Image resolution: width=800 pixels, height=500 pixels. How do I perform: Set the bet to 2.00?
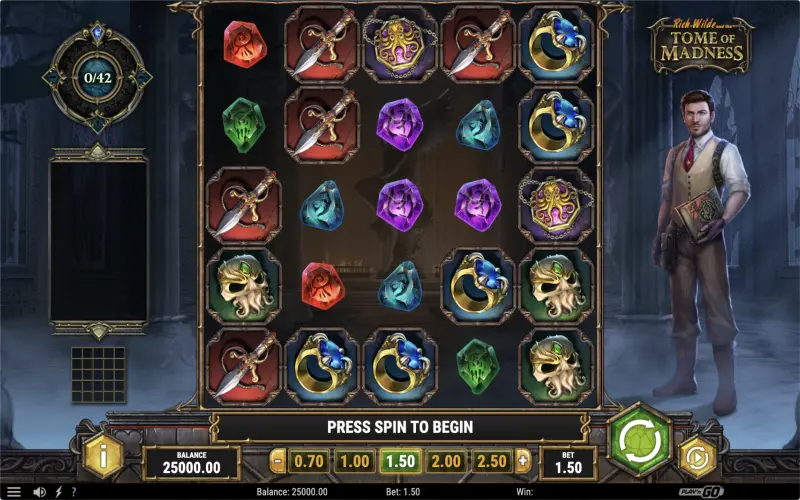coord(446,462)
